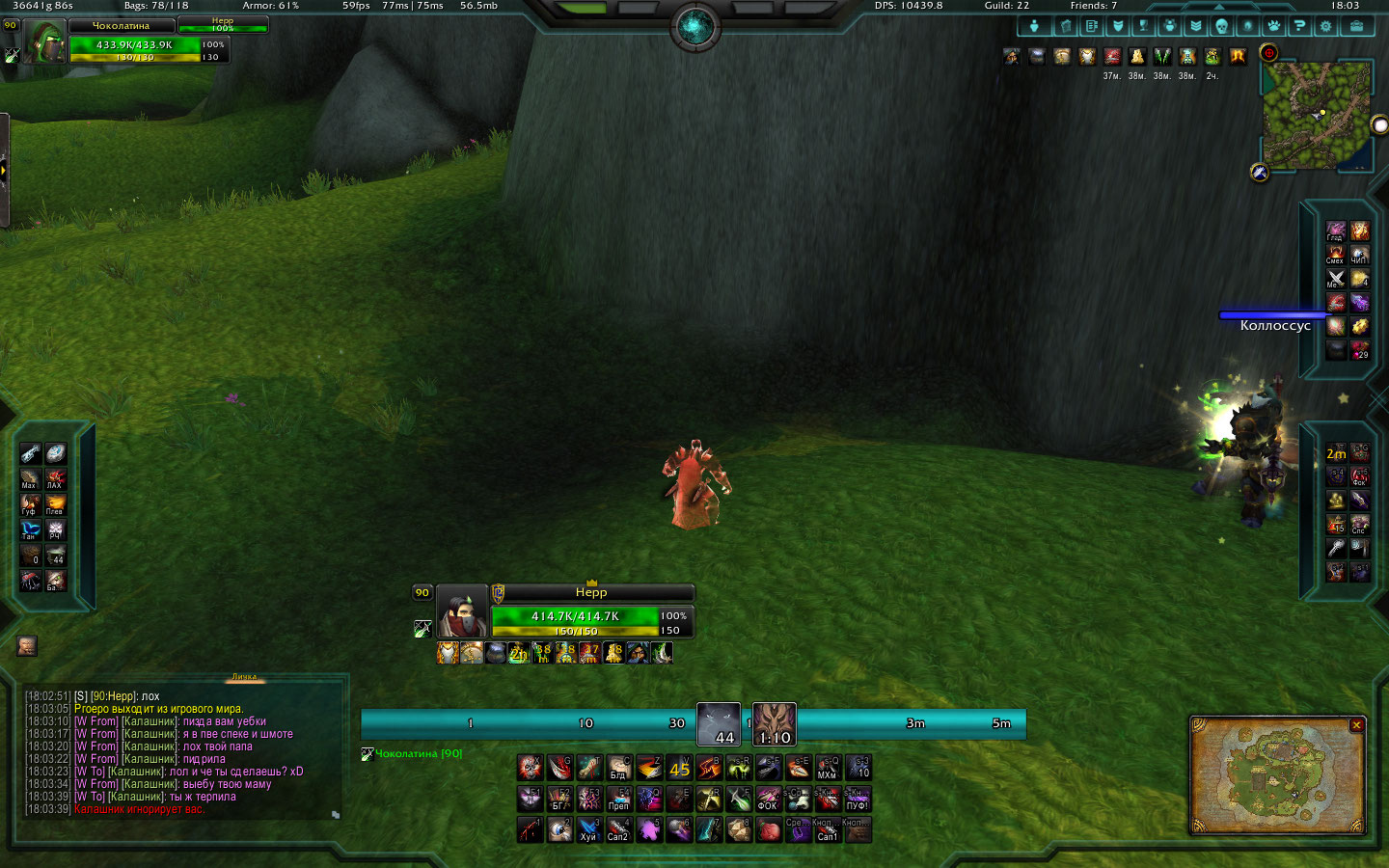Activate the Сап2 macro button
Viewport: 1389px width, 868px height.
pos(619,830)
